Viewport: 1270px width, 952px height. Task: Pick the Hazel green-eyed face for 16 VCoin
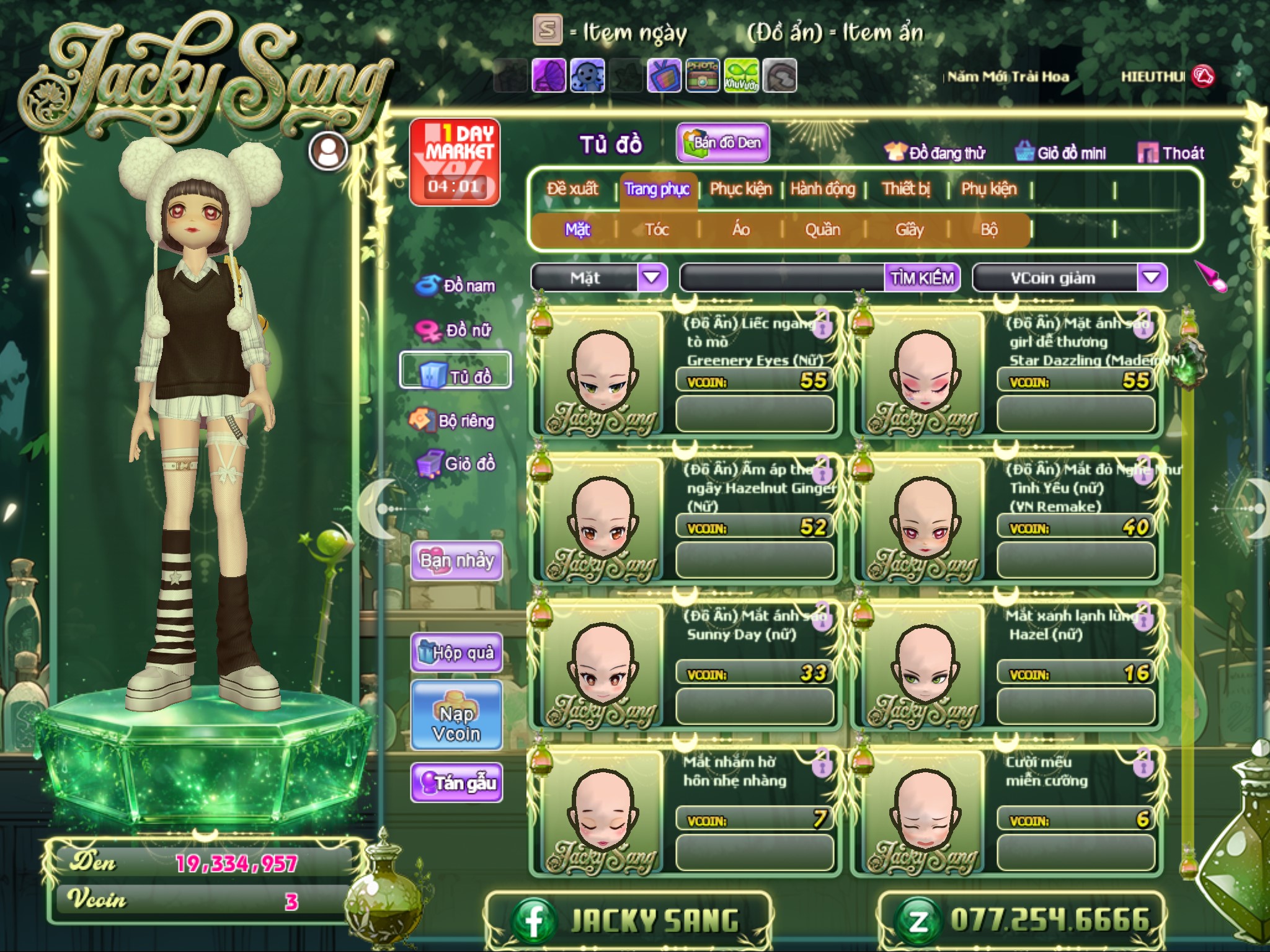pos(924,666)
